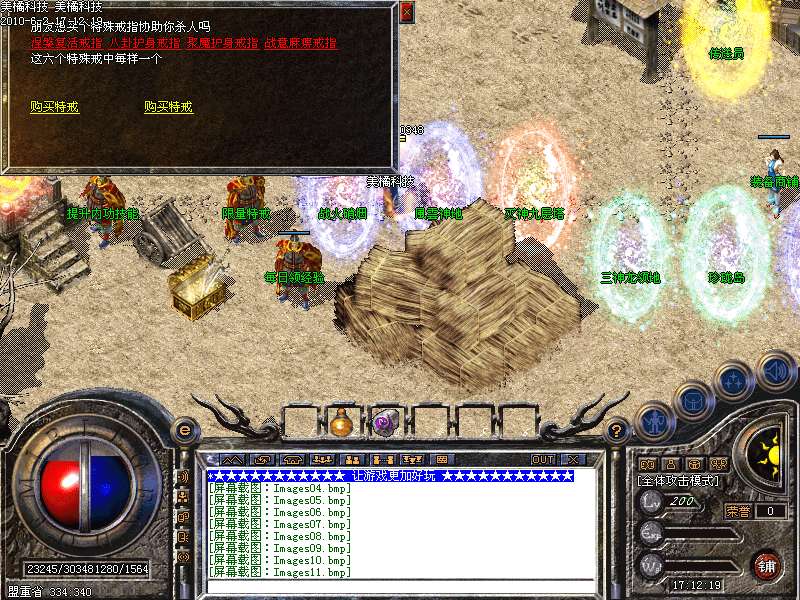This screenshot has width=800, height=600.
Task: Use the purple swirl scroll in belt
Action: (385, 422)
